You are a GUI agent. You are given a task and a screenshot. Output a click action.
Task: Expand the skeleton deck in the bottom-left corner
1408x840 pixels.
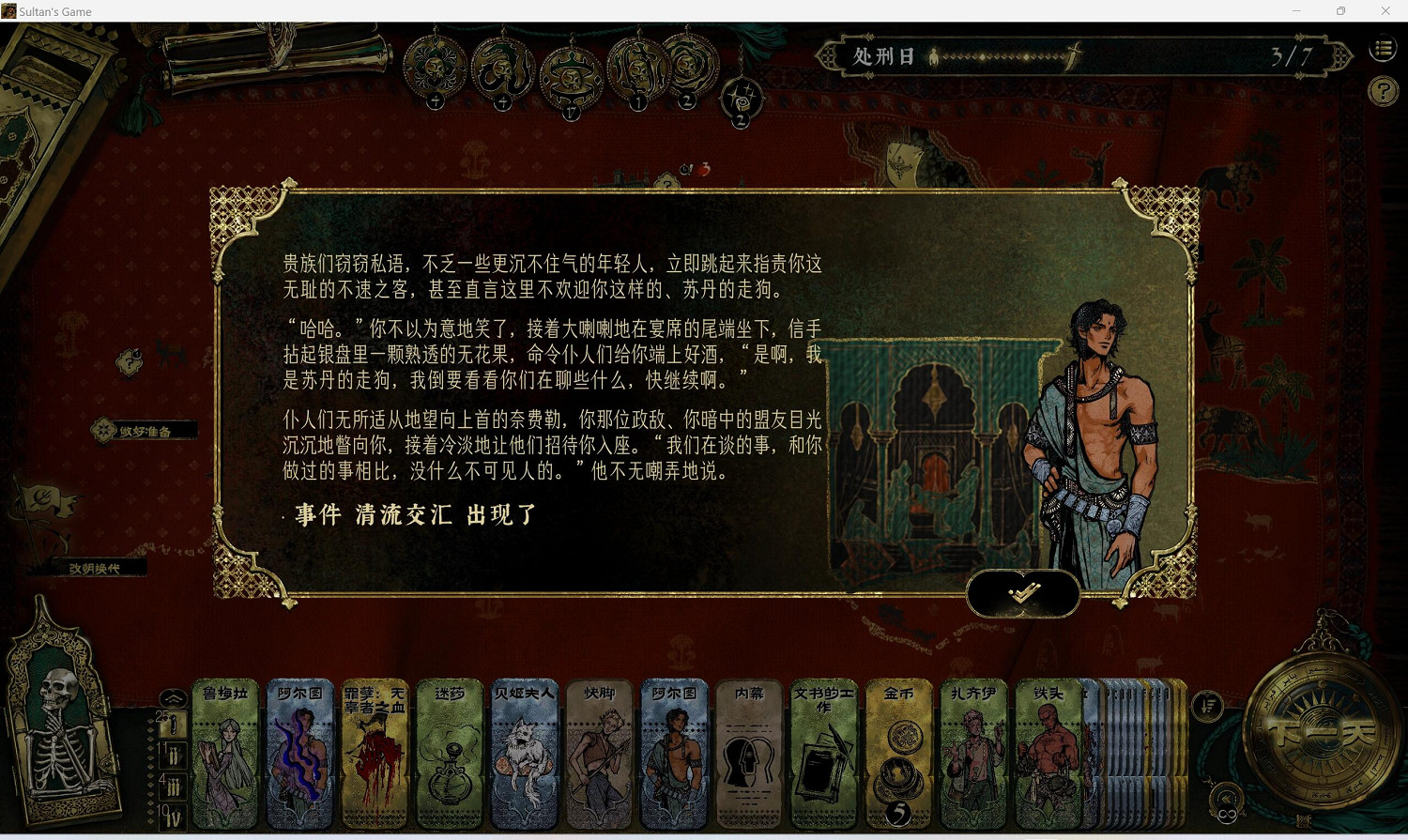[64, 732]
